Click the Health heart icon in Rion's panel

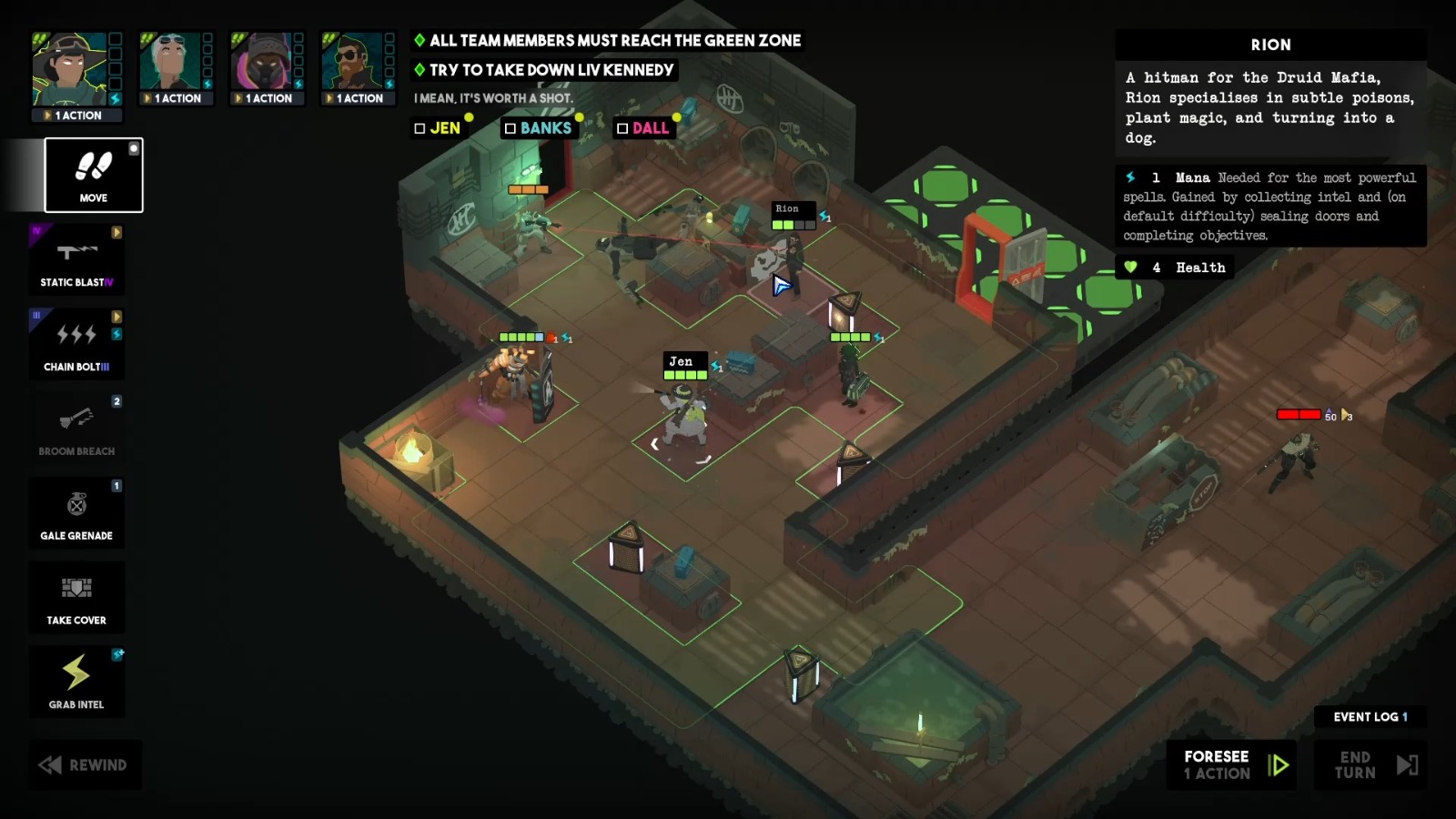tap(1129, 268)
